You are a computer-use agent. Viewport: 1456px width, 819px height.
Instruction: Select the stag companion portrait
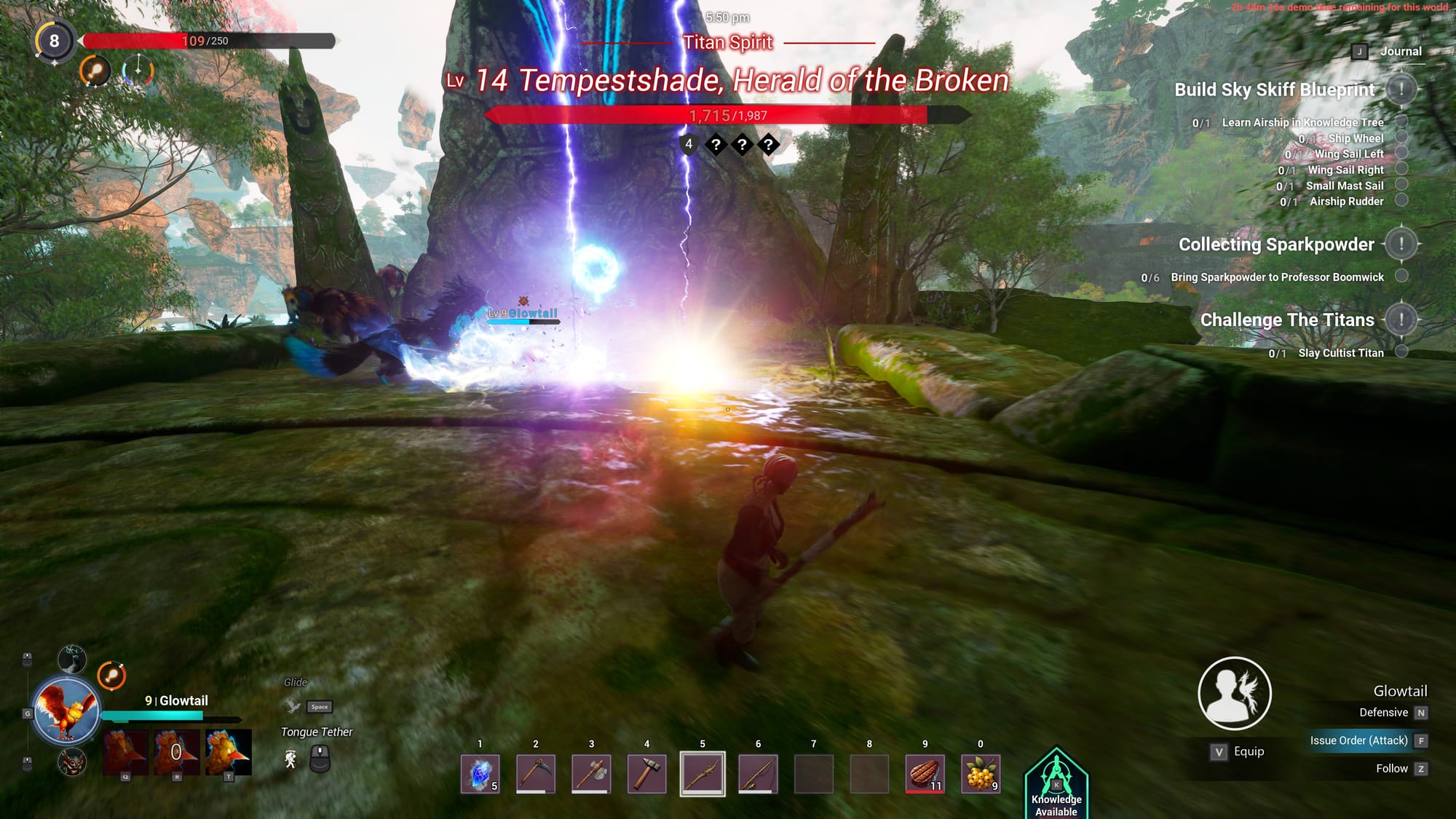coord(72,660)
